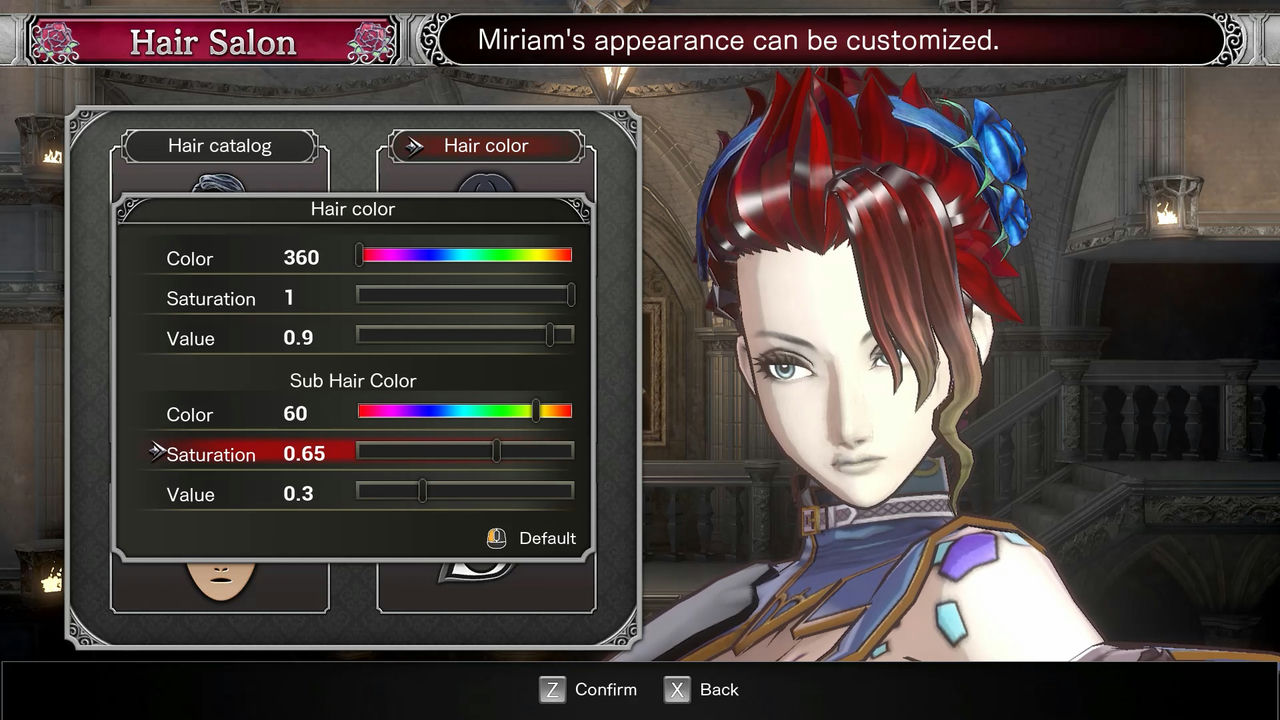The height and width of the screenshot is (720, 1280).
Task: Click Confirm to apply the hairstyle
Action: (x=604, y=689)
